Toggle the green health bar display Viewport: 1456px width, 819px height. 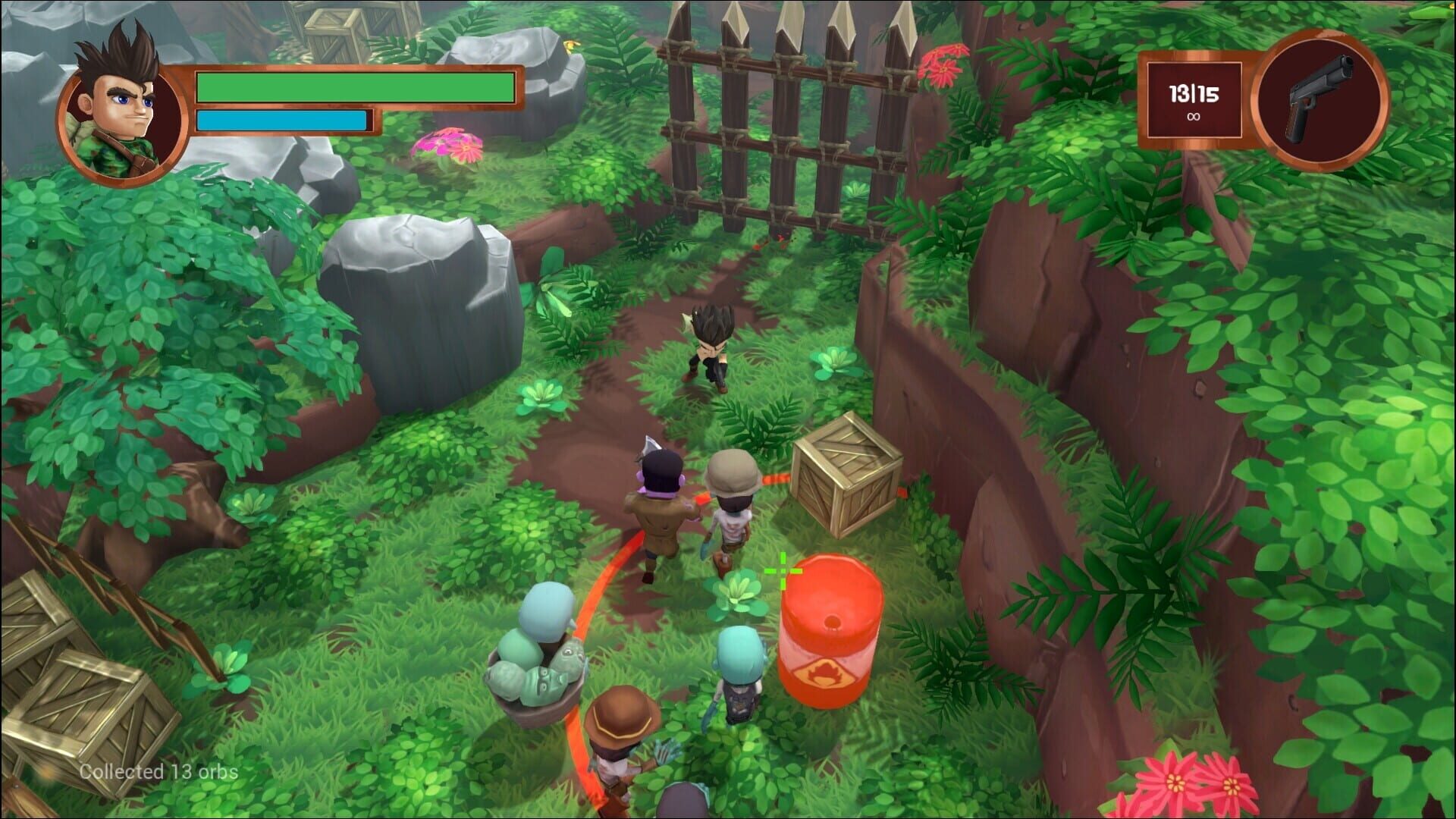pyautogui.click(x=356, y=86)
